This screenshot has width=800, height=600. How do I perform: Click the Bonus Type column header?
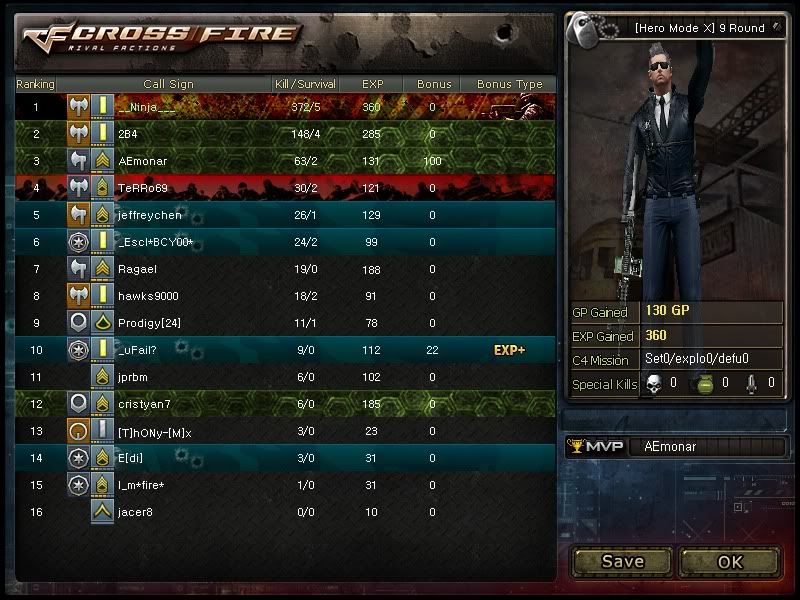click(x=509, y=84)
